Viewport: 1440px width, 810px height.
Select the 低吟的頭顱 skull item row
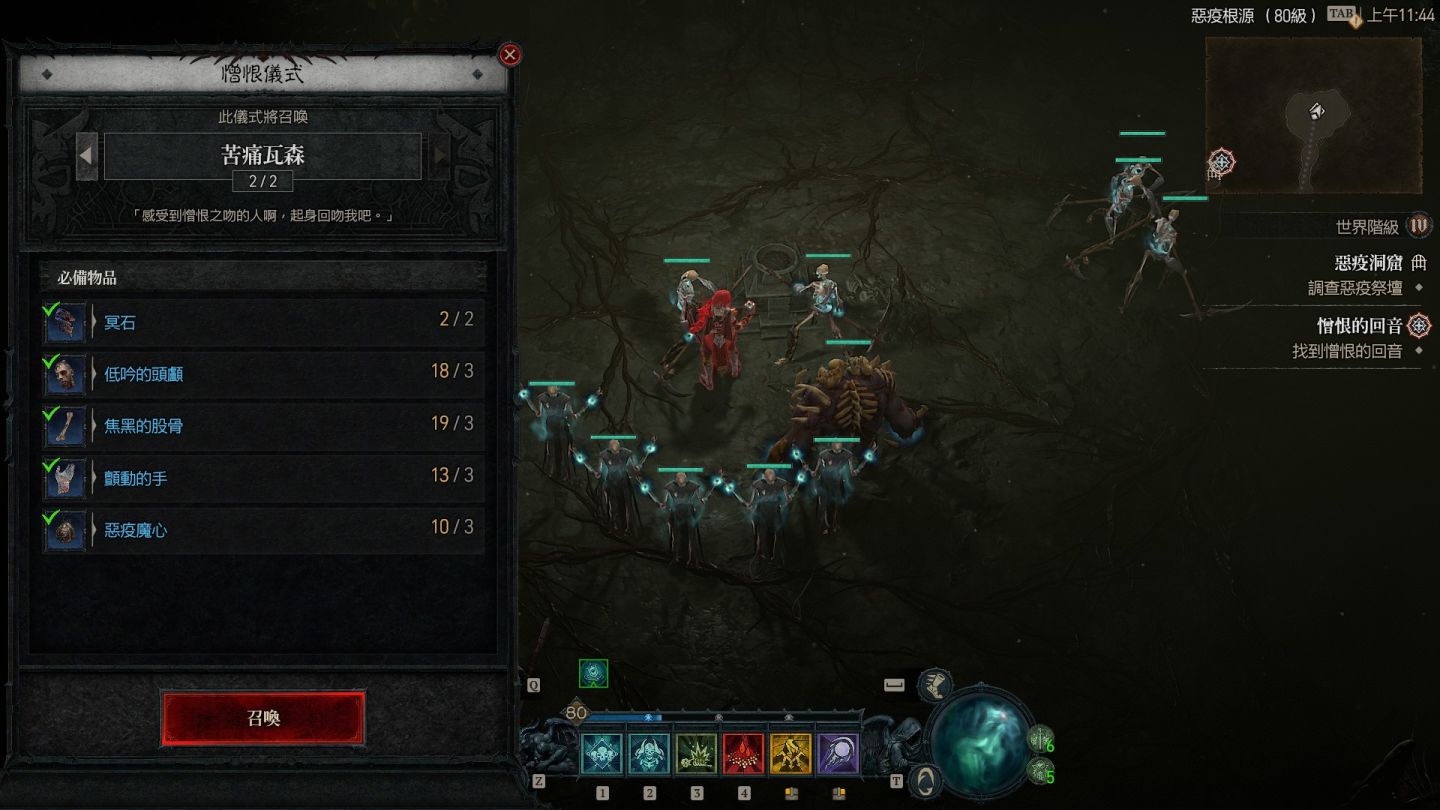pos(263,374)
